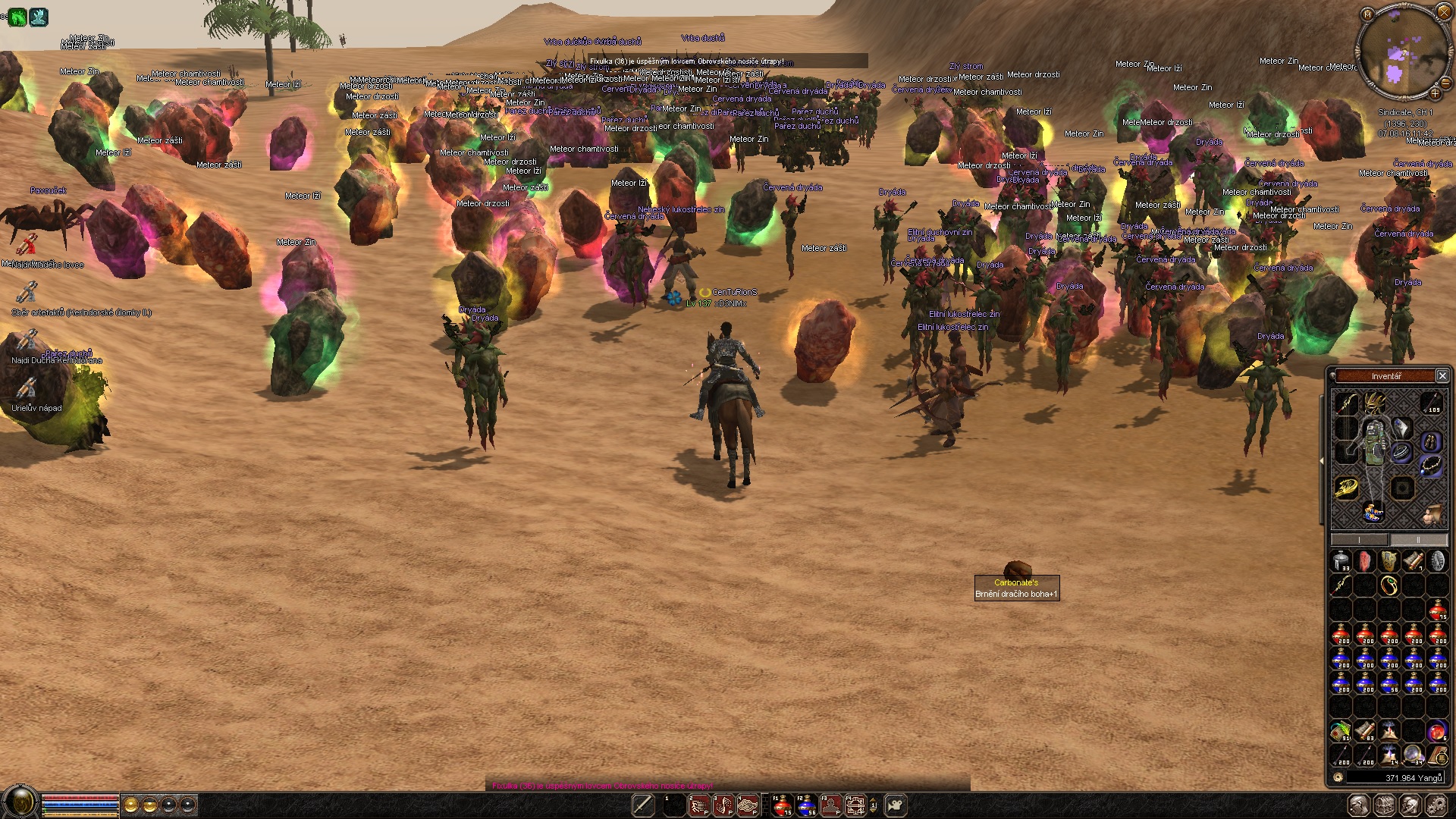Select the red potion stack of 15
Screen dimensions: 1456x819
click(1437, 610)
